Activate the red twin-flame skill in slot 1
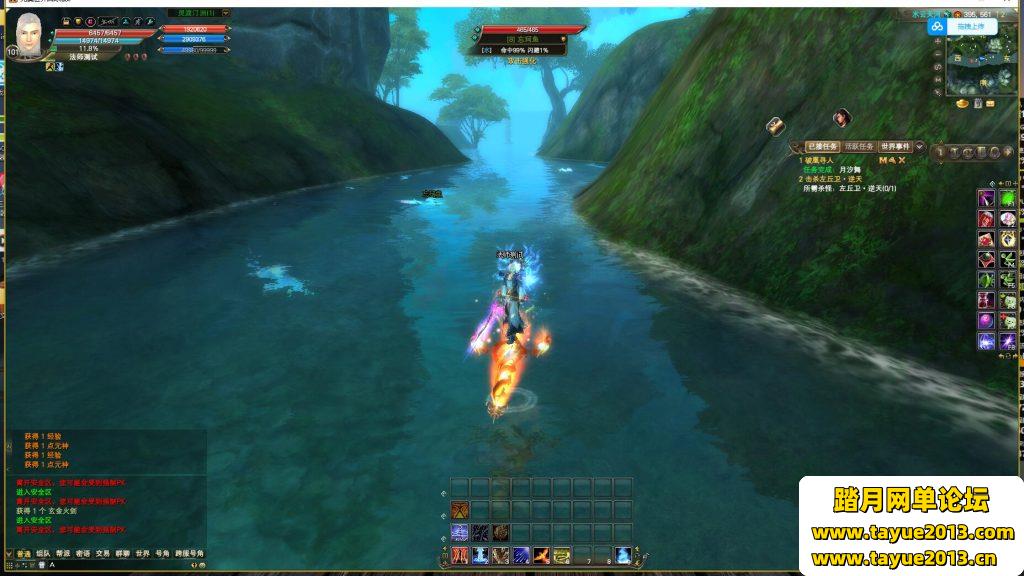Screen dimensions: 1024x576 460,555
